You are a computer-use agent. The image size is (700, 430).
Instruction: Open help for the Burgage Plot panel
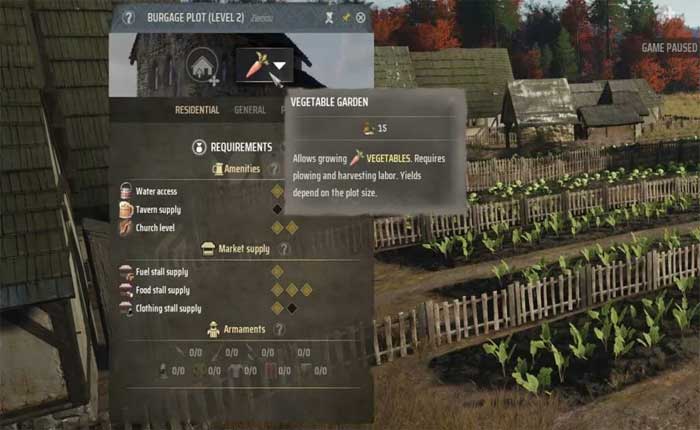128,18
